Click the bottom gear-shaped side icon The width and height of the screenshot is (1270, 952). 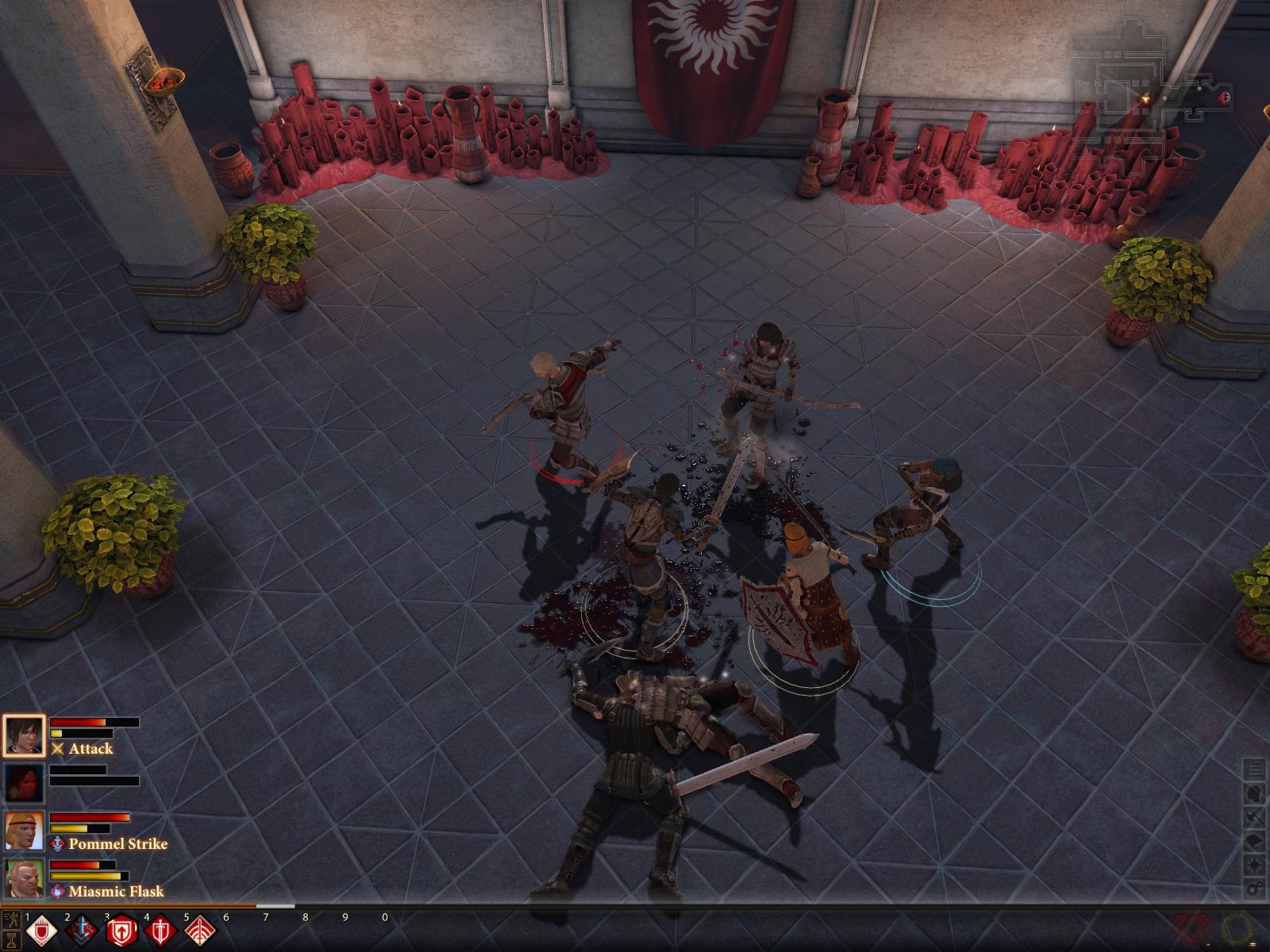click(1254, 888)
